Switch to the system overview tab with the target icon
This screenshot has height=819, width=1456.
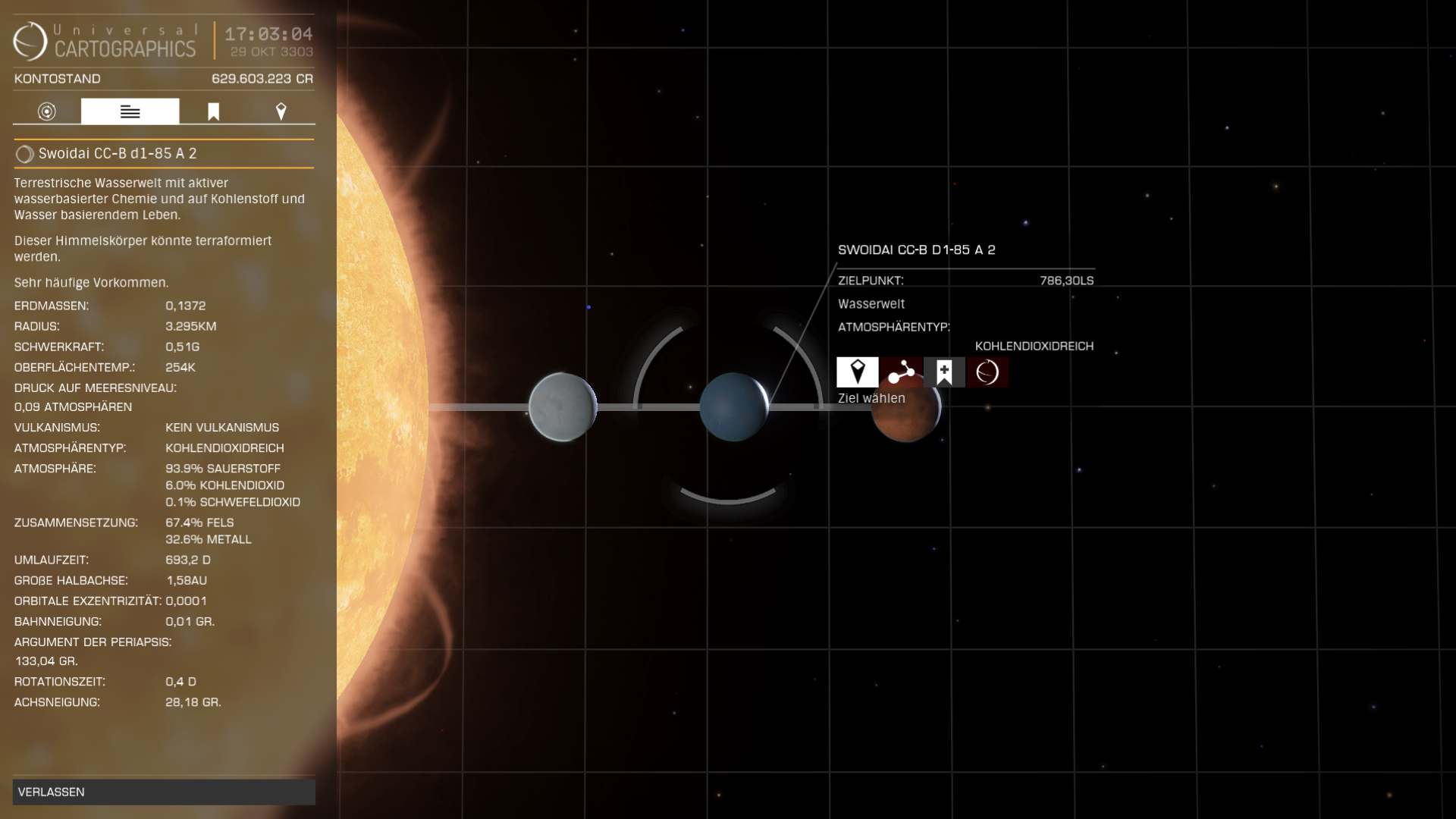[47, 112]
